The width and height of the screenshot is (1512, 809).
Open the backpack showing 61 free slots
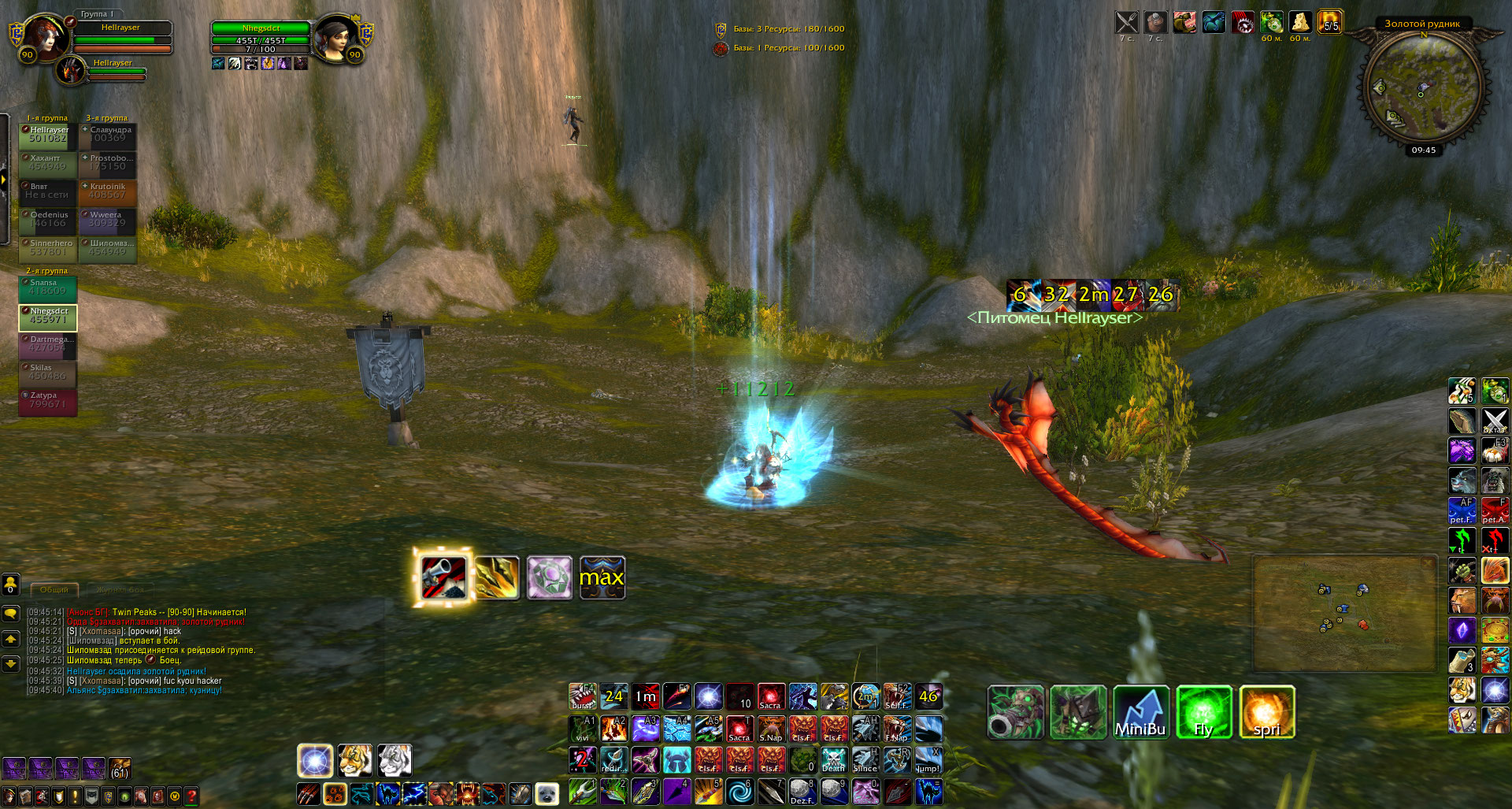tap(120, 768)
